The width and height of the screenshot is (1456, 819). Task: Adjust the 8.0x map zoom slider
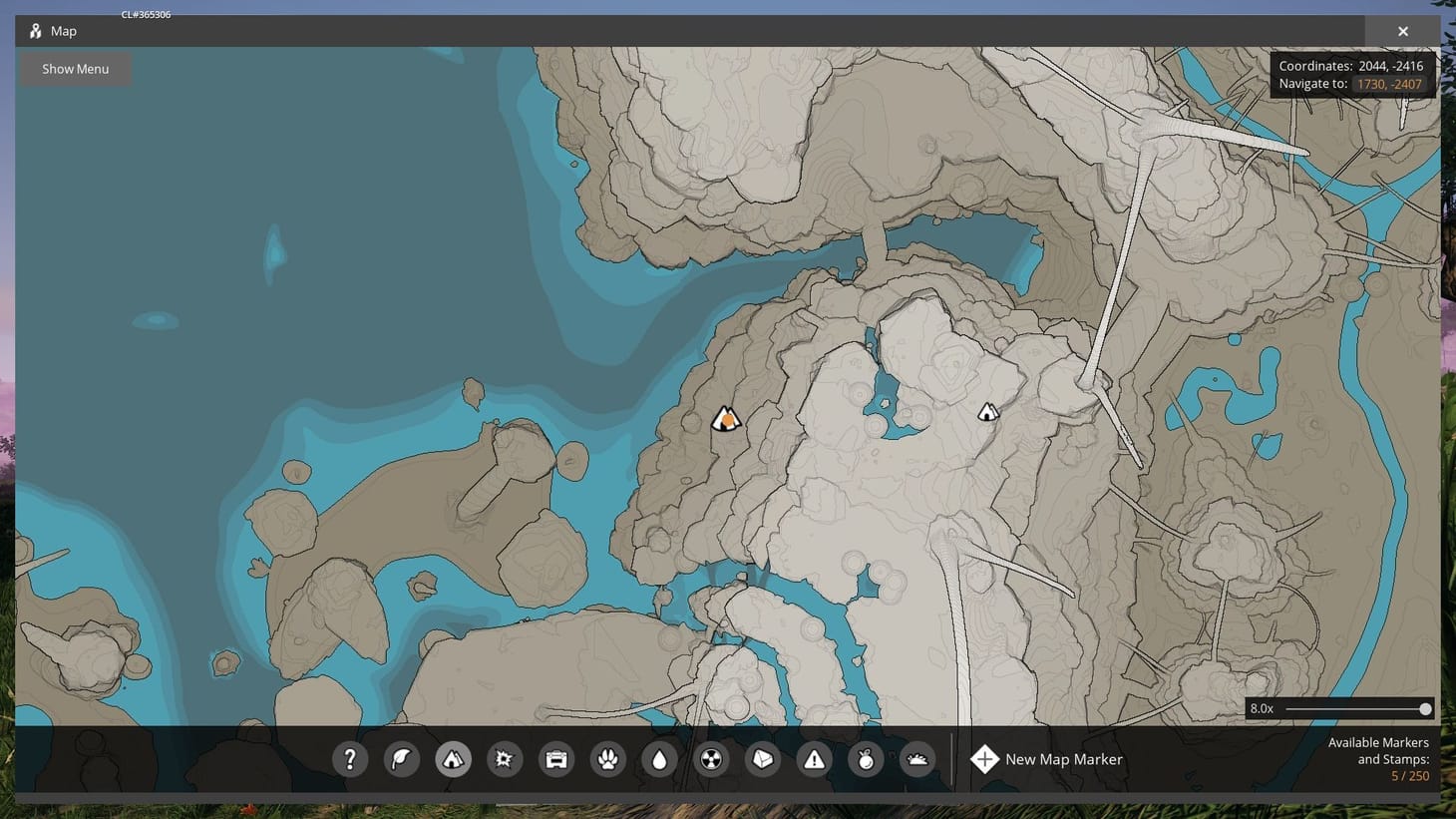coord(1425,708)
